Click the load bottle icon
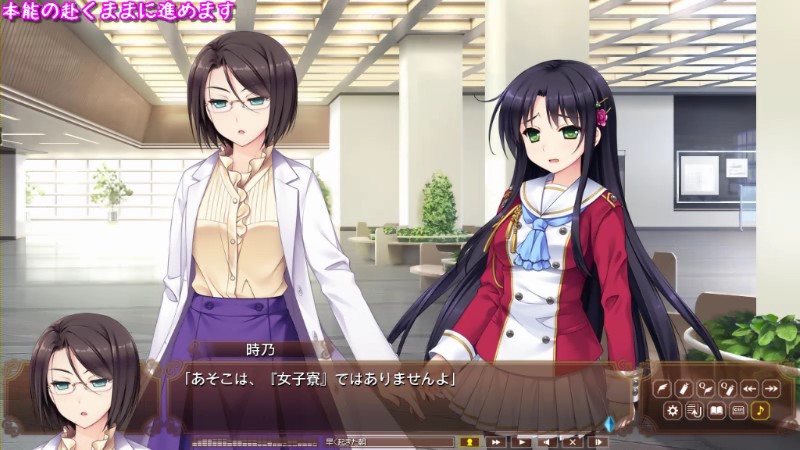Screen dimensions: 800x450 tap(683, 389)
